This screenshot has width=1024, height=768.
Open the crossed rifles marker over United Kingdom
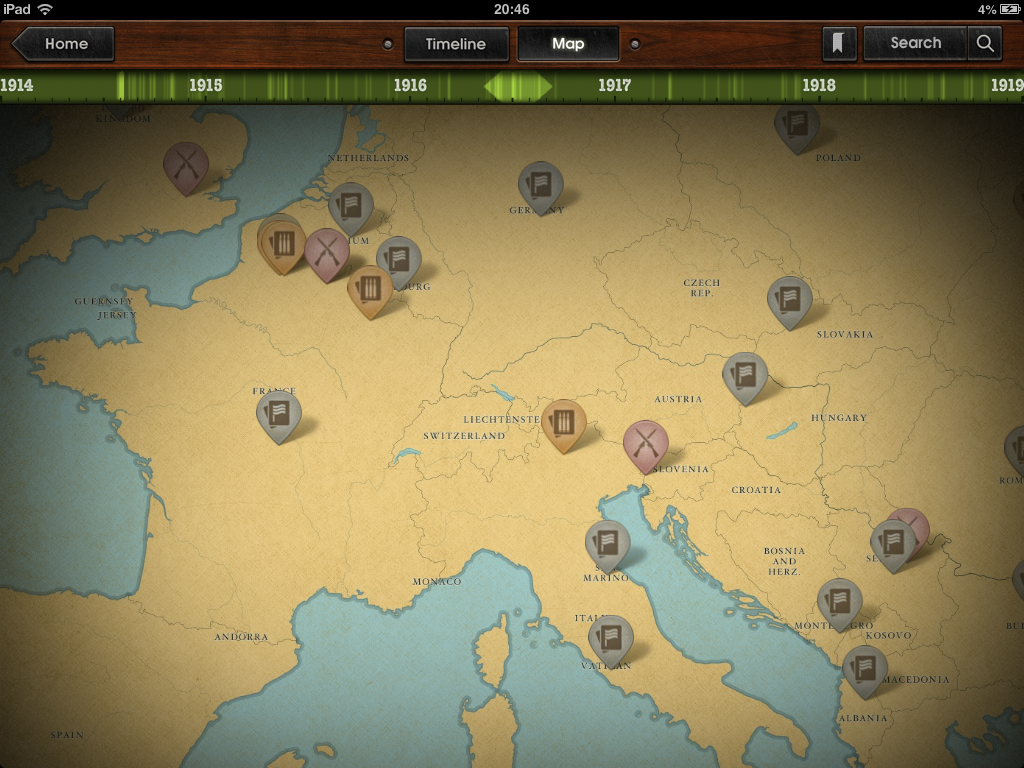tap(186, 164)
